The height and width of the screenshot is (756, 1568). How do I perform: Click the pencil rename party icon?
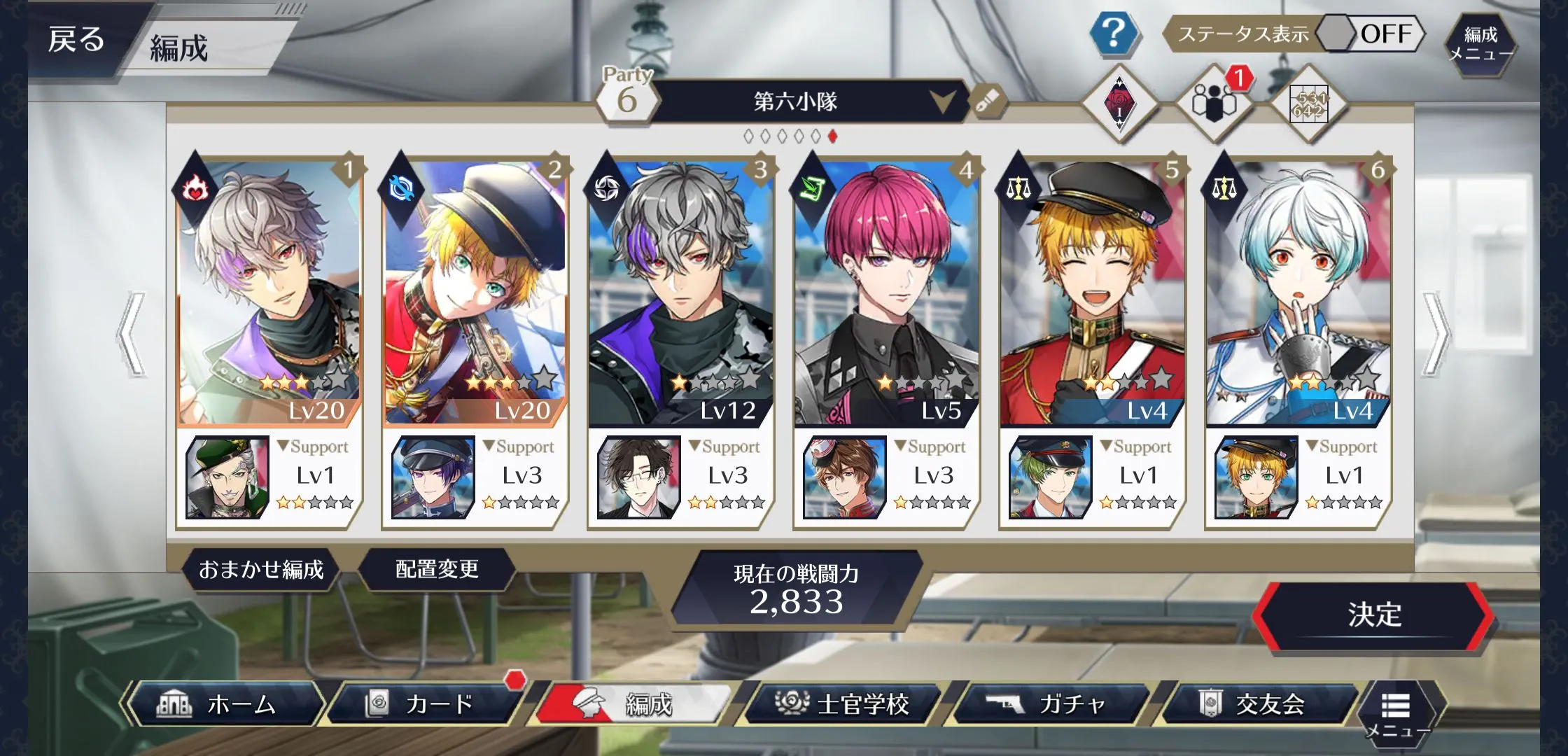tap(986, 103)
